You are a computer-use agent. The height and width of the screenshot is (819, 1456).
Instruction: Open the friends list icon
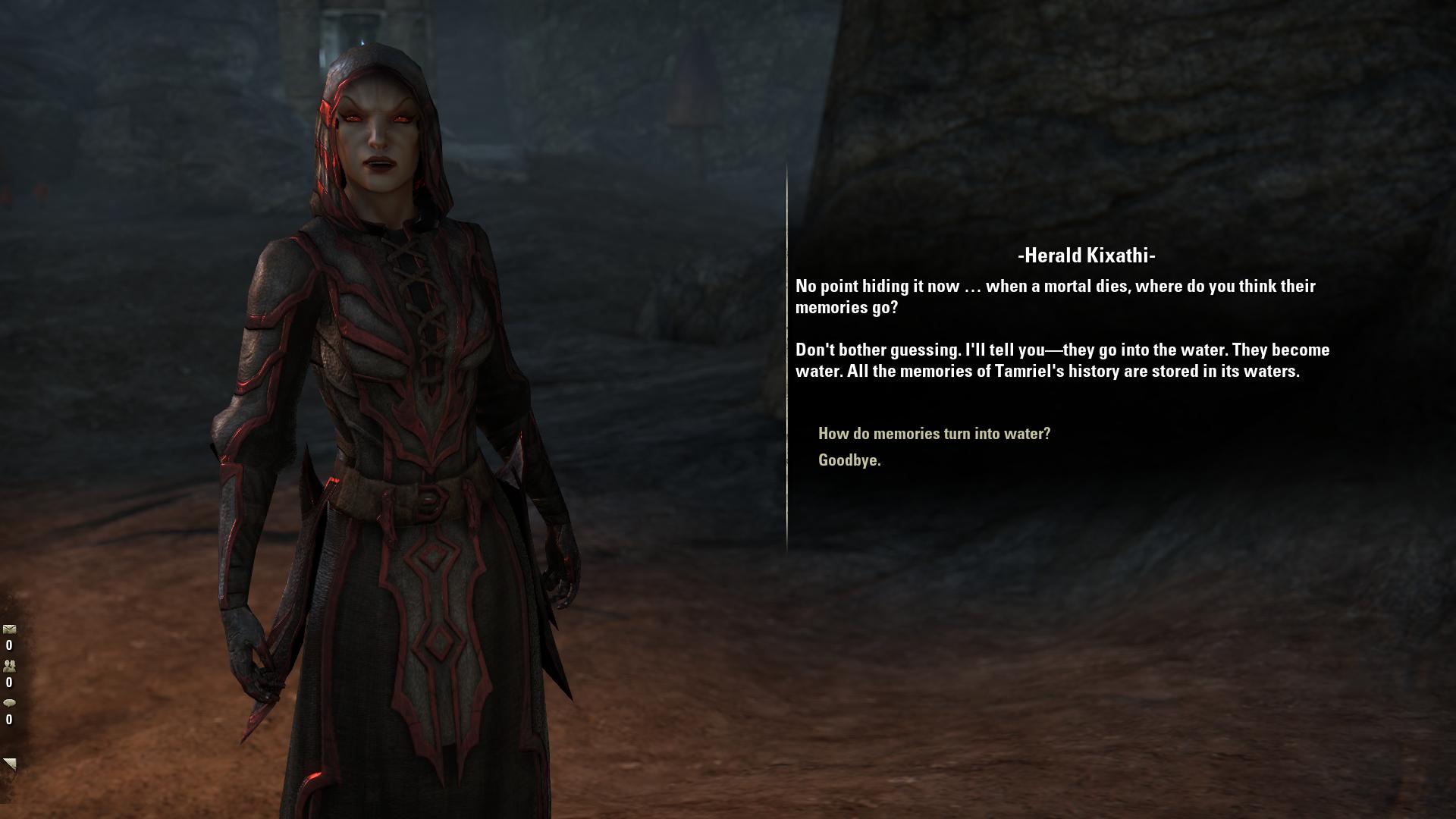[x=9, y=666]
